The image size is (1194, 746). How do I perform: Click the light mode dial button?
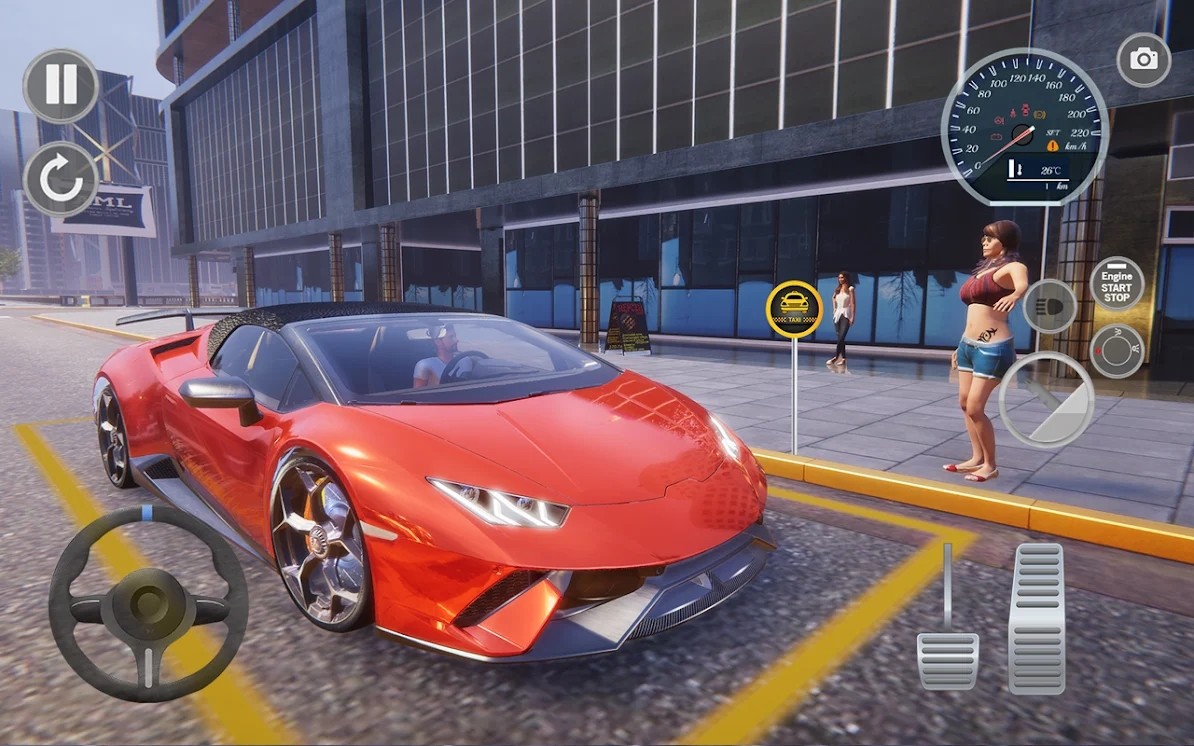[x=1116, y=351]
